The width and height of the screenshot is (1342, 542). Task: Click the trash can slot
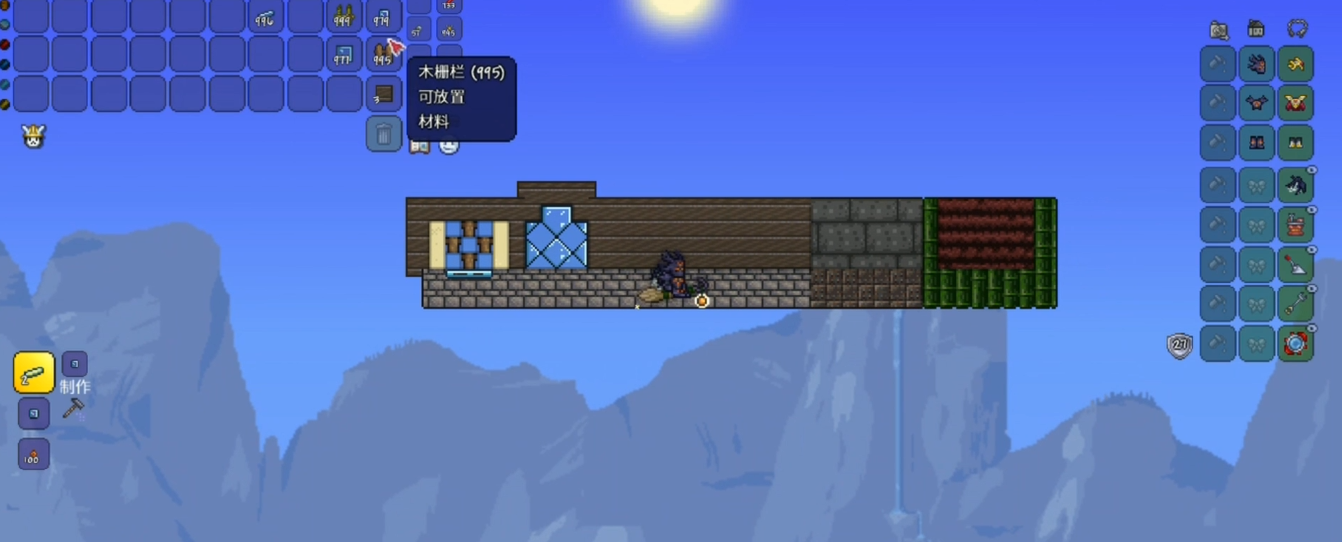(383, 133)
